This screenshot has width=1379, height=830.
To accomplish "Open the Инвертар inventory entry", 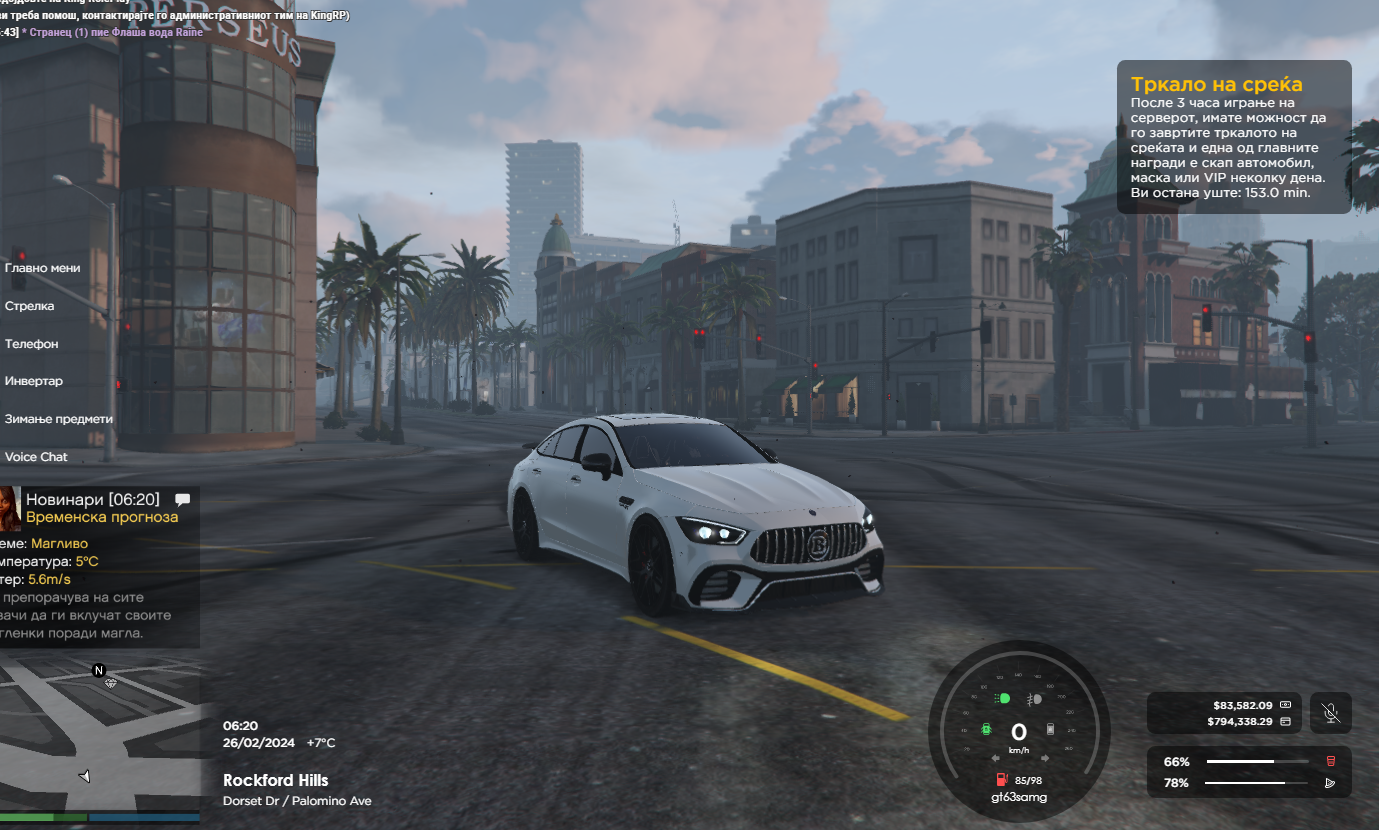I will (34, 381).
